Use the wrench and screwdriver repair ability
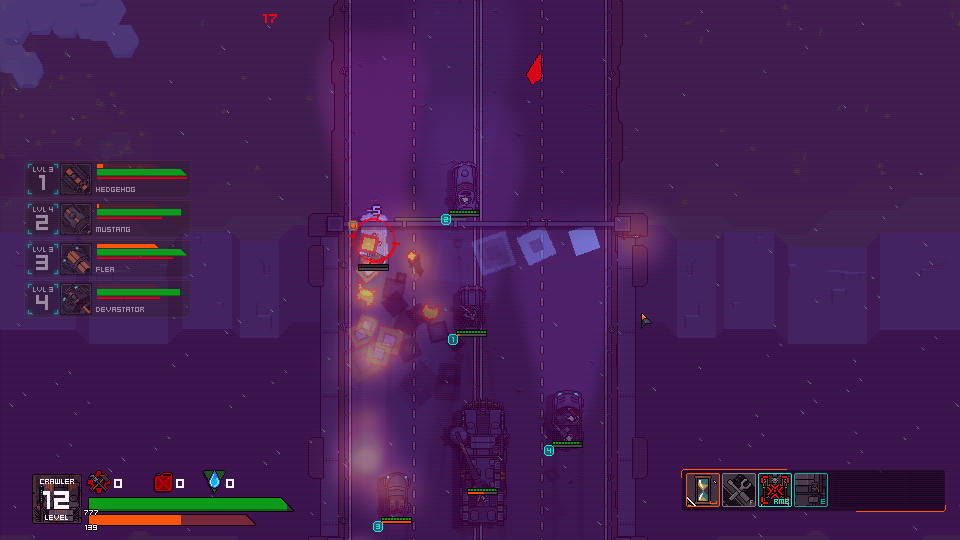This screenshot has height=540, width=960. 739,490
